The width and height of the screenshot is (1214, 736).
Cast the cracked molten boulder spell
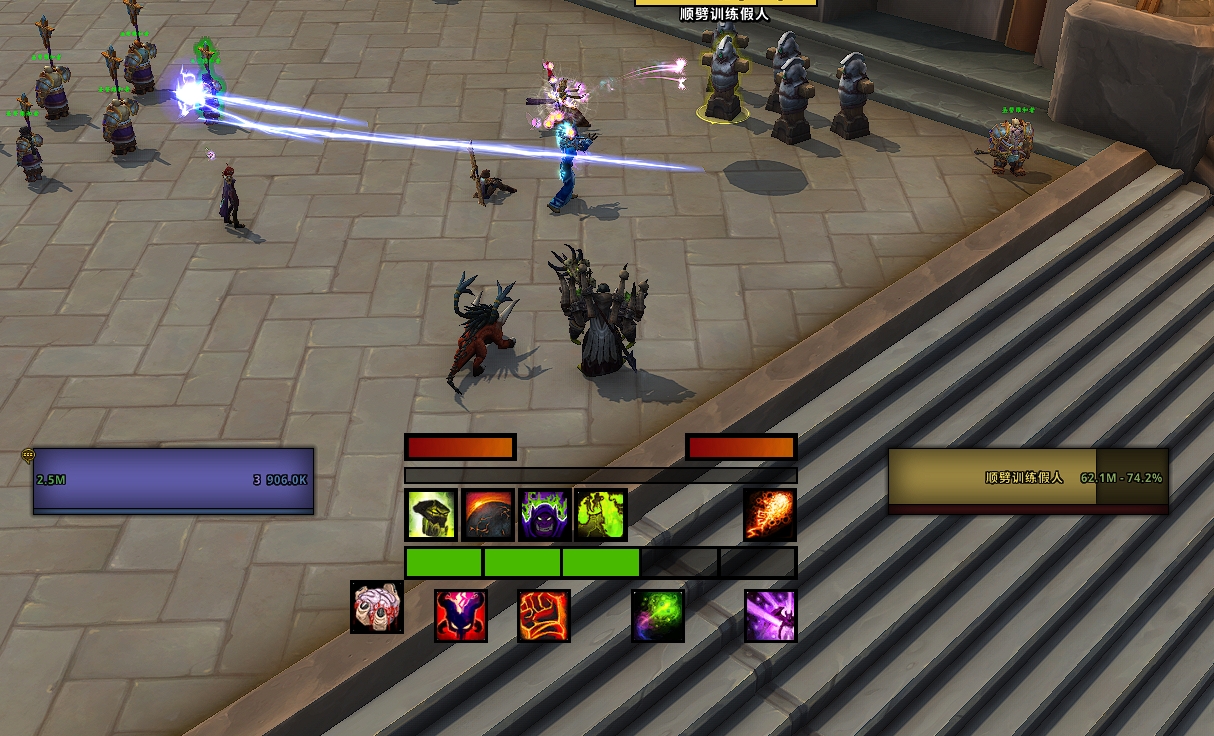click(x=489, y=515)
